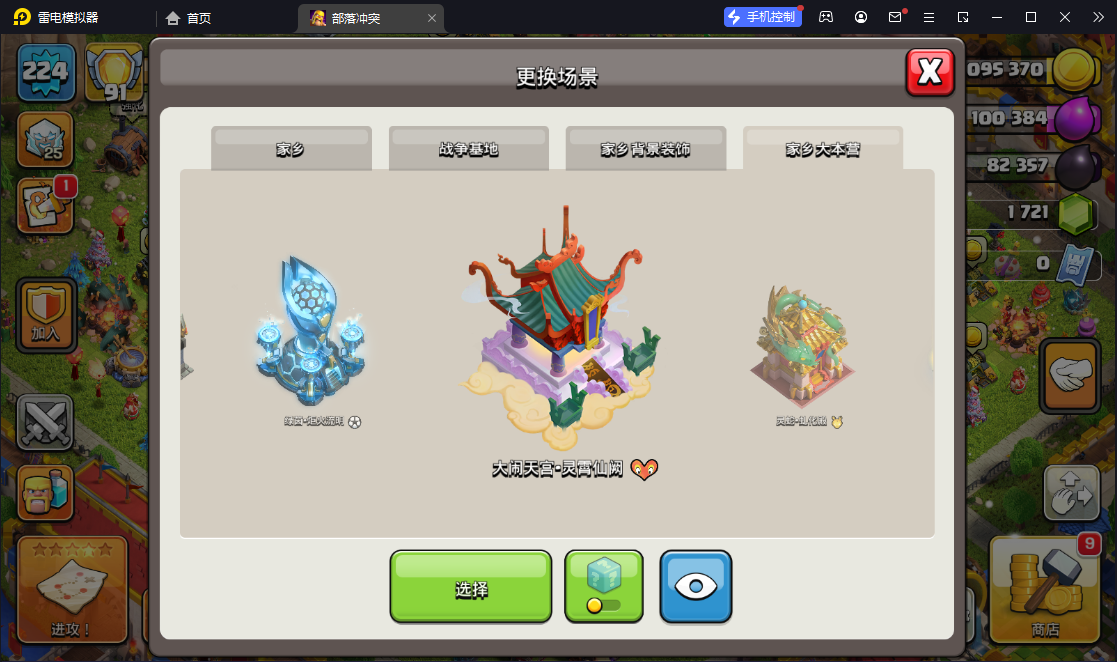Viewport: 1117px width, 662px height.
Task: Open the 战争基地 tab
Action: click(x=468, y=149)
